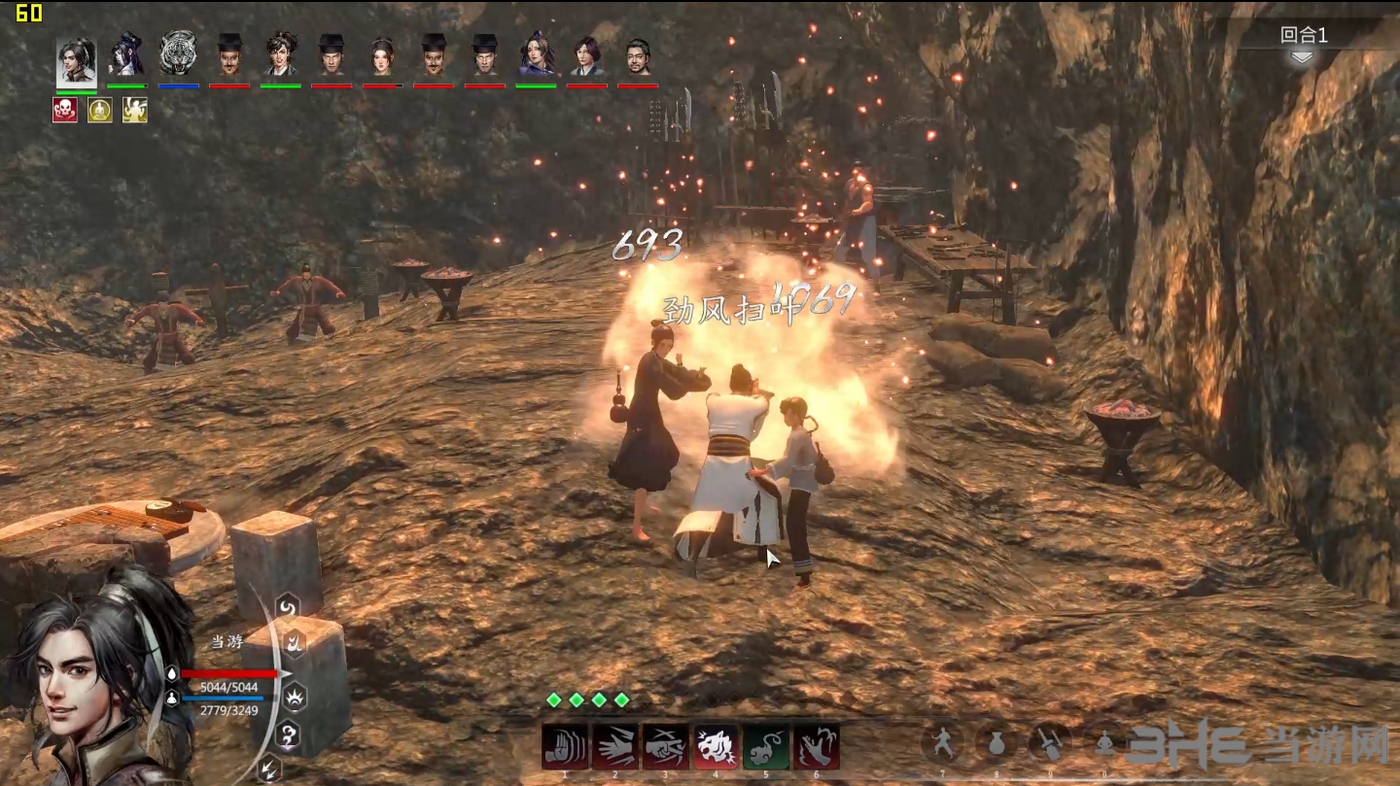Click the swirl hexagon icon beside portrait
This screenshot has height=786, width=1400.
tap(288, 606)
